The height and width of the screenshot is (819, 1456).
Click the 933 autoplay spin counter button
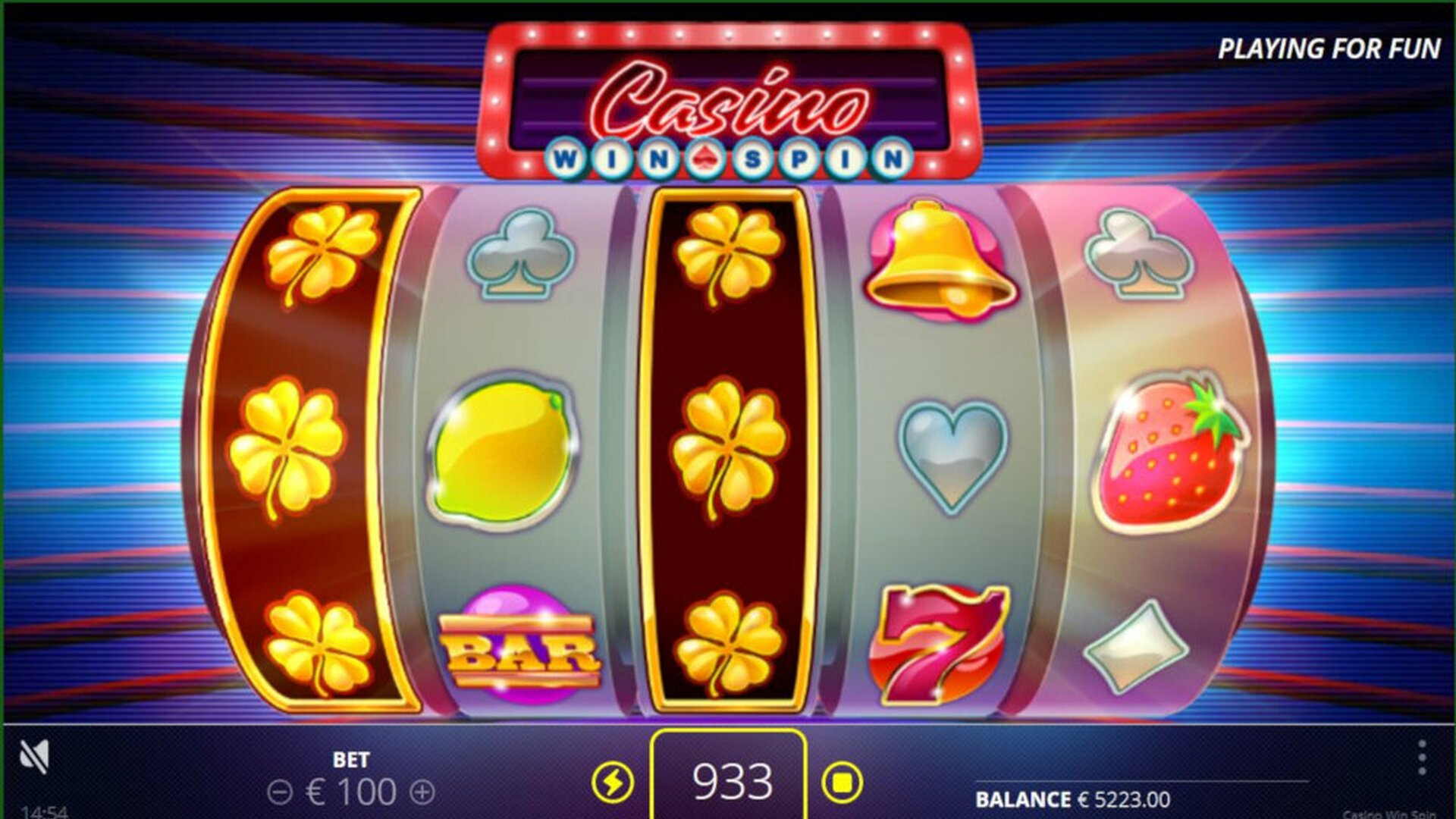[x=728, y=780]
